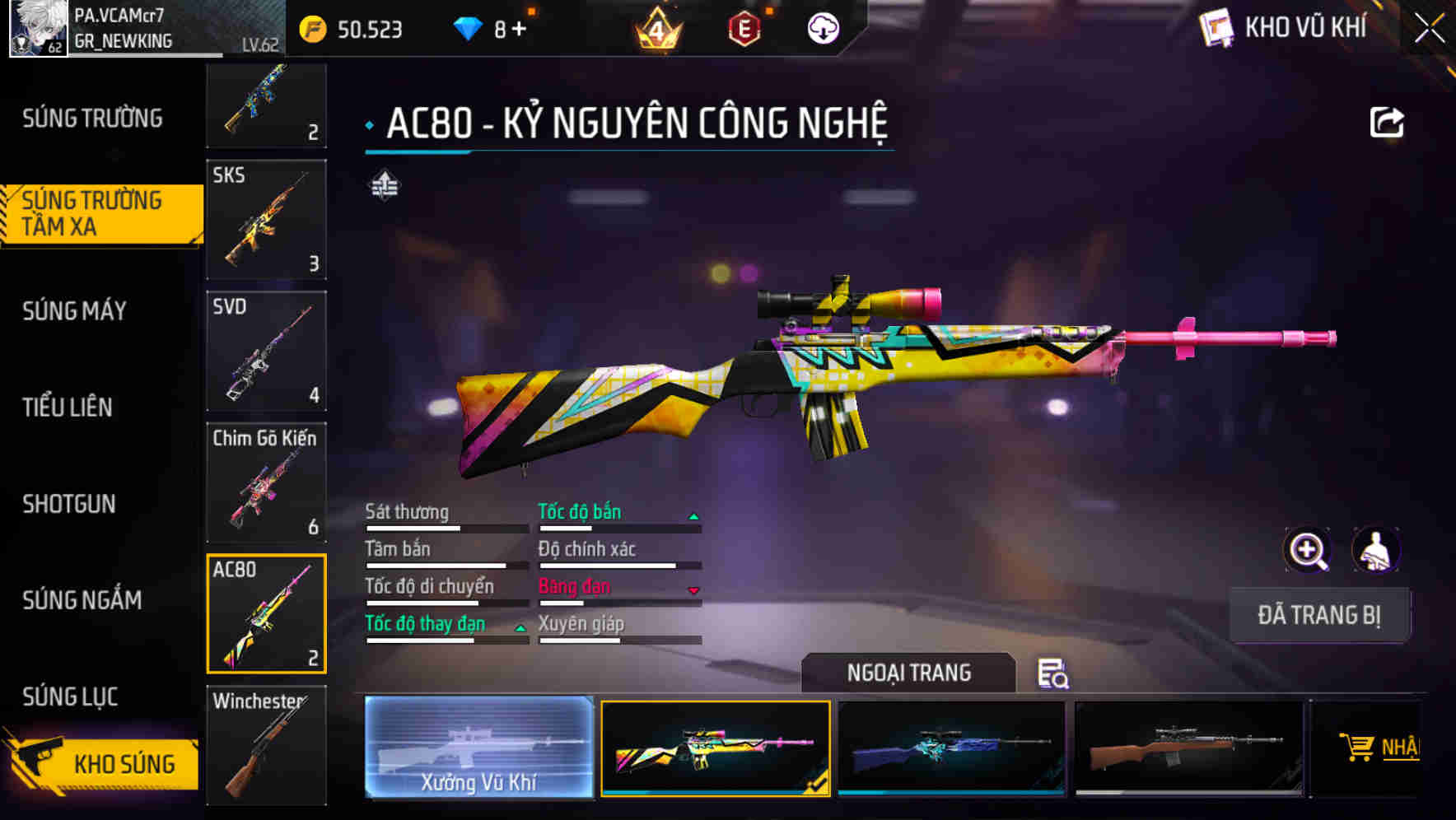Click the share icon next to weapon name
The width and height of the screenshot is (1456, 820).
click(x=1387, y=120)
